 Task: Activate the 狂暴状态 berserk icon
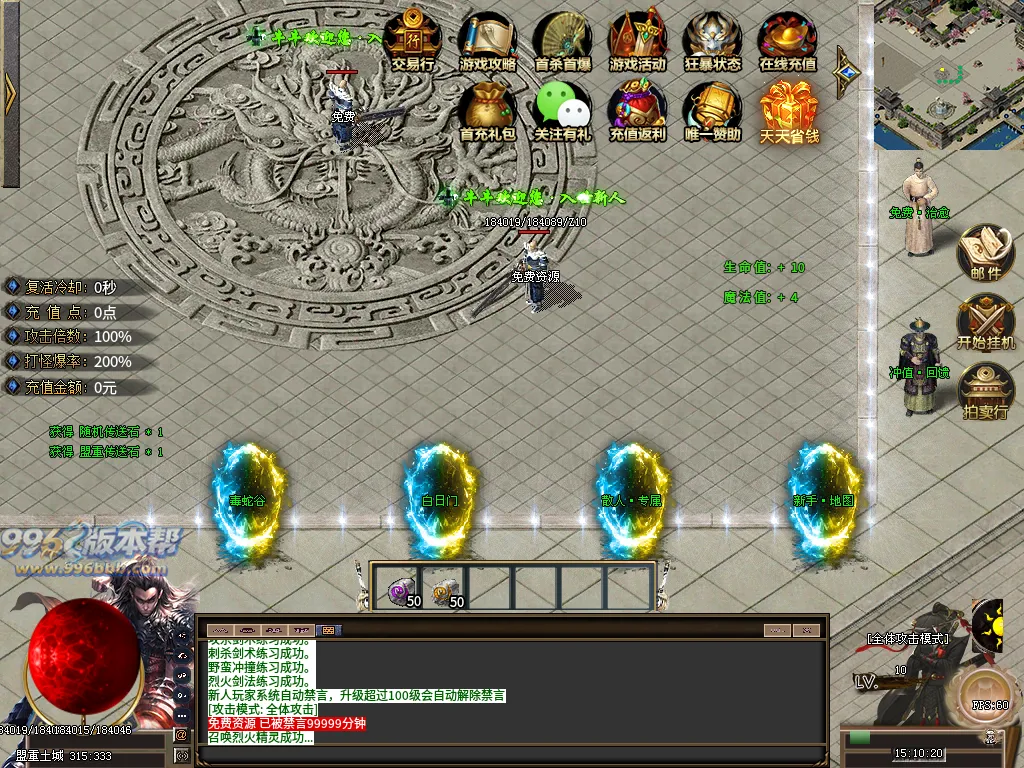pyautogui.click(x=712, y=38)
